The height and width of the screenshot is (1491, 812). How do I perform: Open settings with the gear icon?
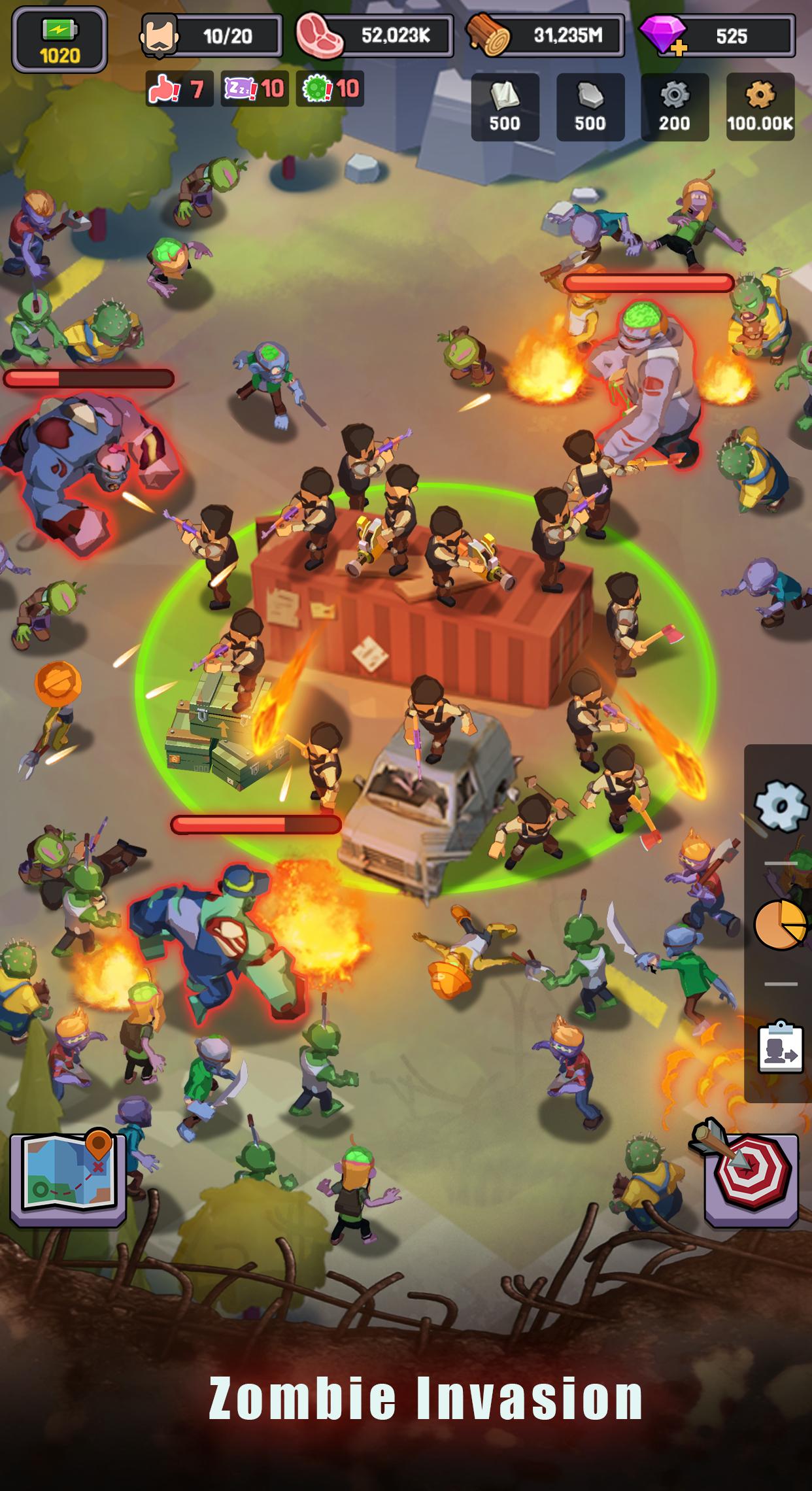tap(779, 806)
